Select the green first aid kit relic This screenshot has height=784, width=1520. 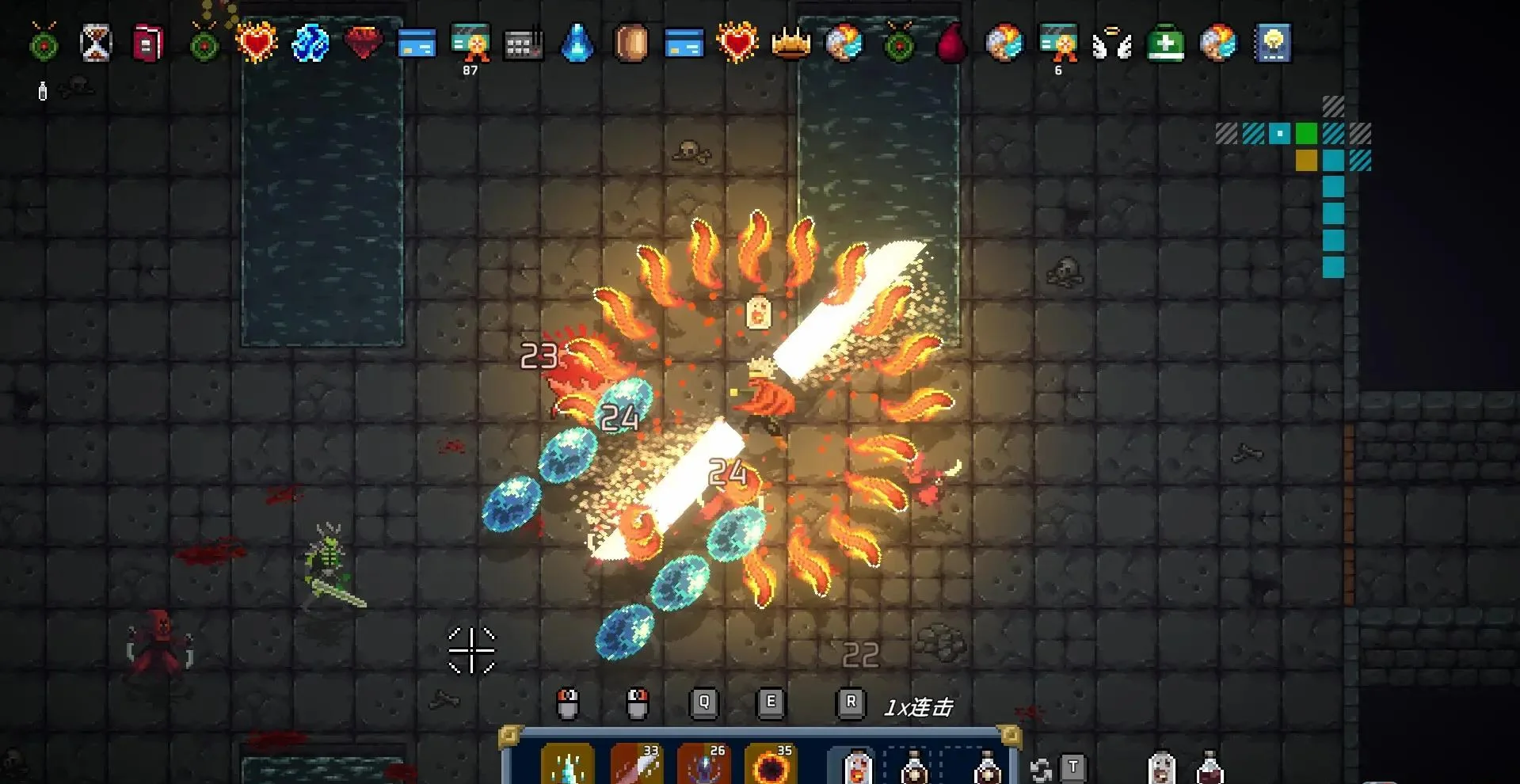click(1165, 44)
